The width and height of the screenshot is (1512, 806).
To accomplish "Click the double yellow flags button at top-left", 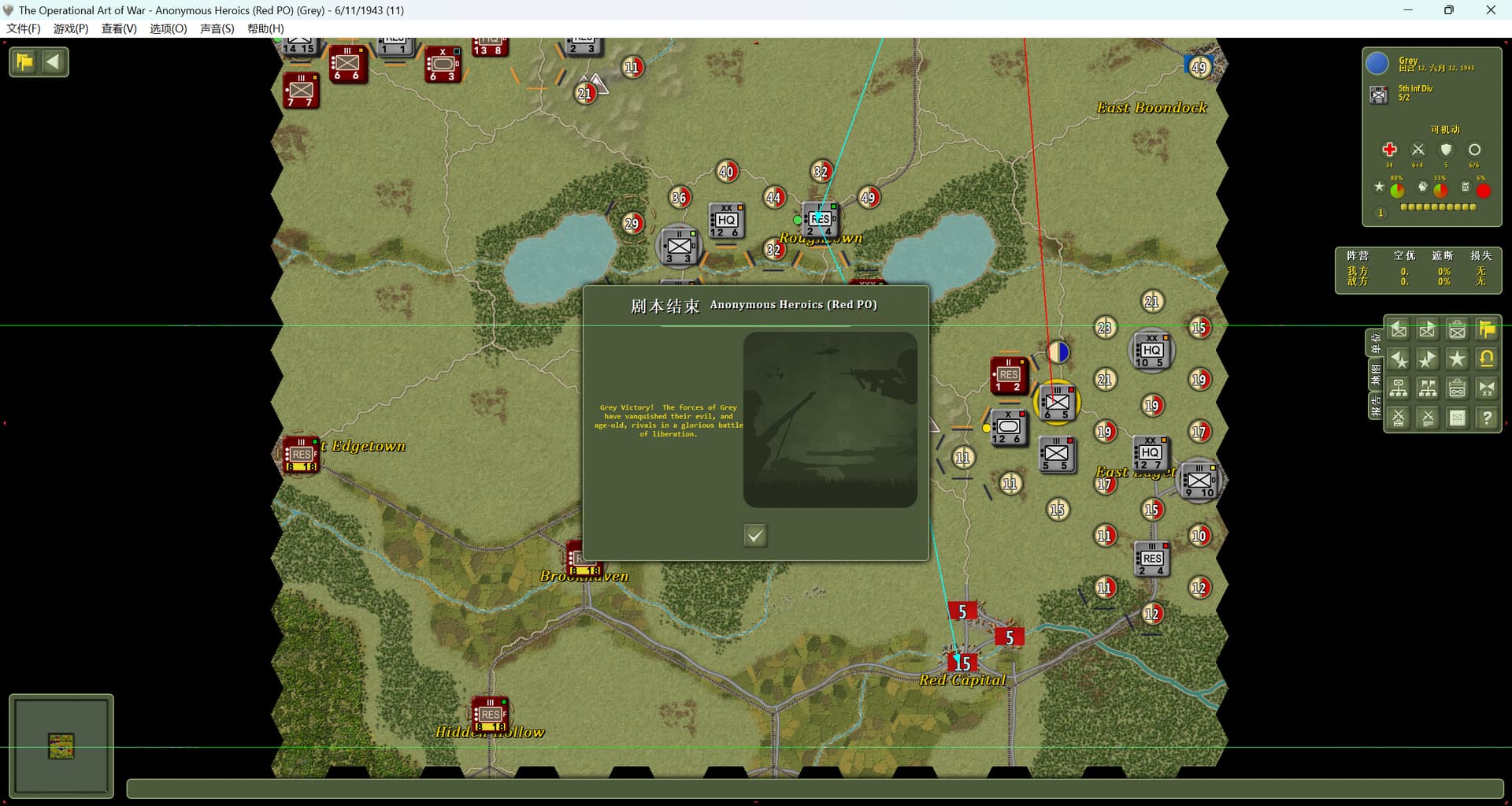I will pyautogui.click(x=24, y=62).
